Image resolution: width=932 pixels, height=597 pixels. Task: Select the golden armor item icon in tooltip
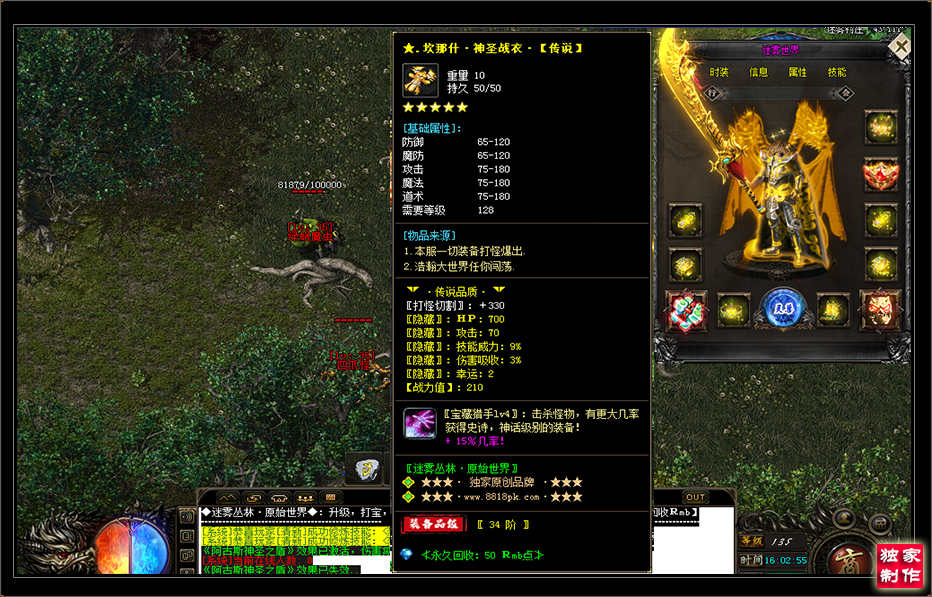pyautogui.click(x=421, y=81)
